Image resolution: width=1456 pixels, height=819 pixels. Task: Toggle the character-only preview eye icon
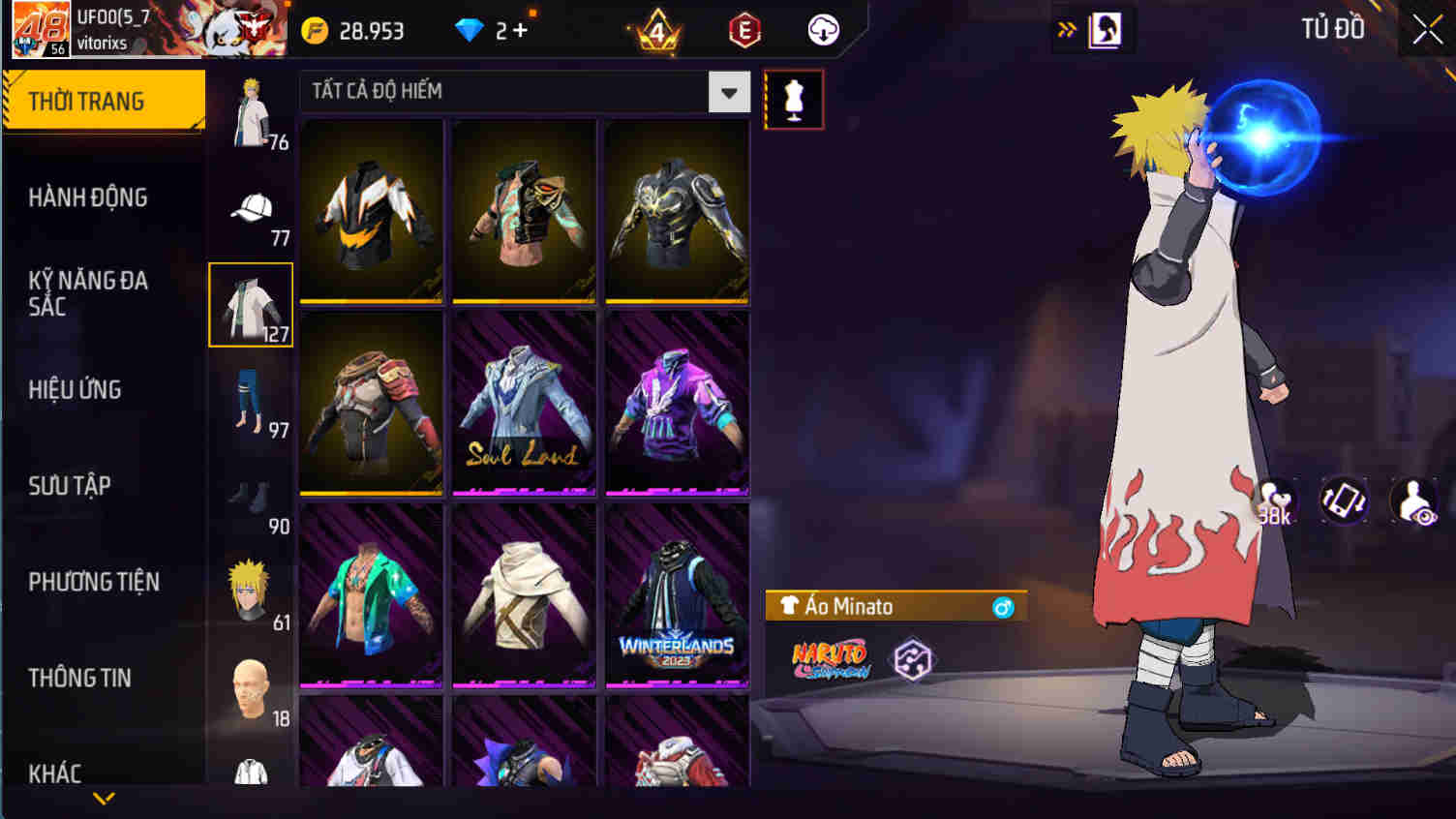pyautogui.click(x=1411, y=501)
